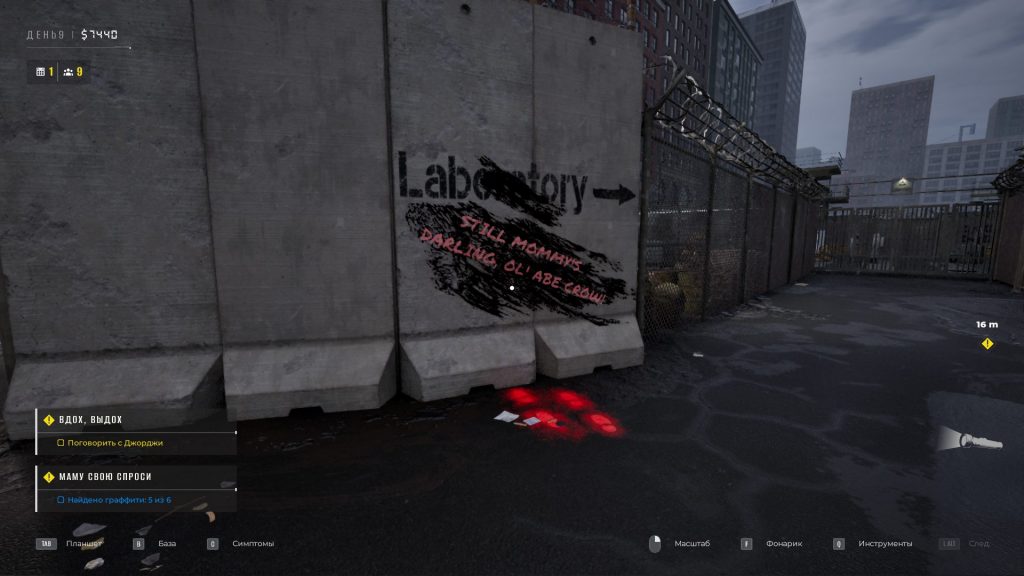Click the yellow objective waypoint marker
The height and width of the screenshot is (576, 1024).
(987, 344)
